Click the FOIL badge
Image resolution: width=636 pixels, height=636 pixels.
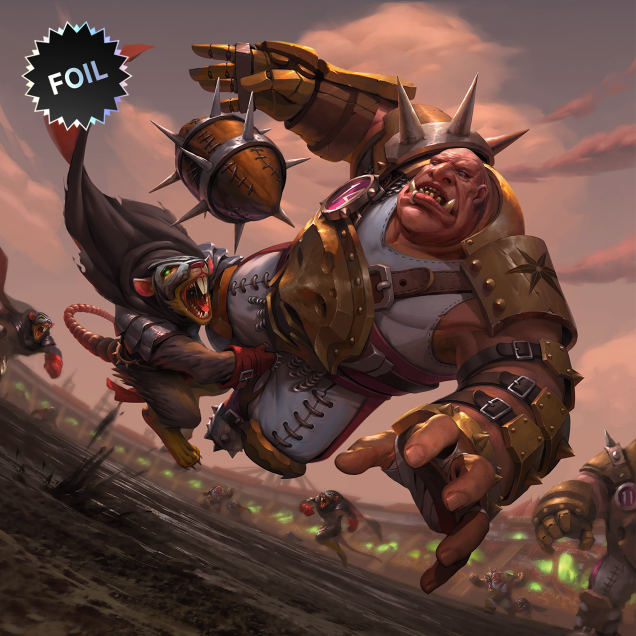[x=76, y=77]
